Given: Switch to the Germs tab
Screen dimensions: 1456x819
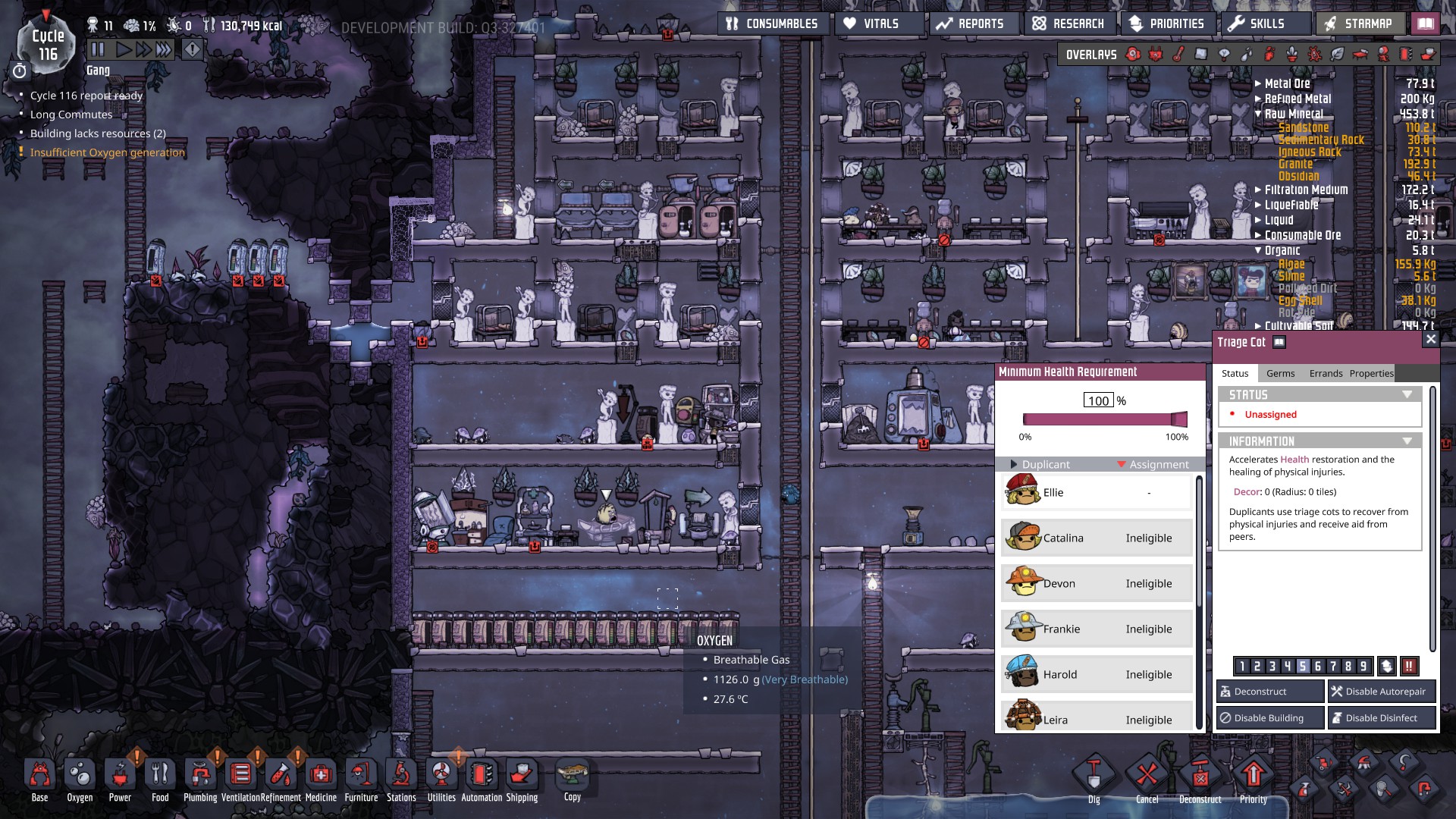Looking at the screenshot, I should coord(1280,373).
